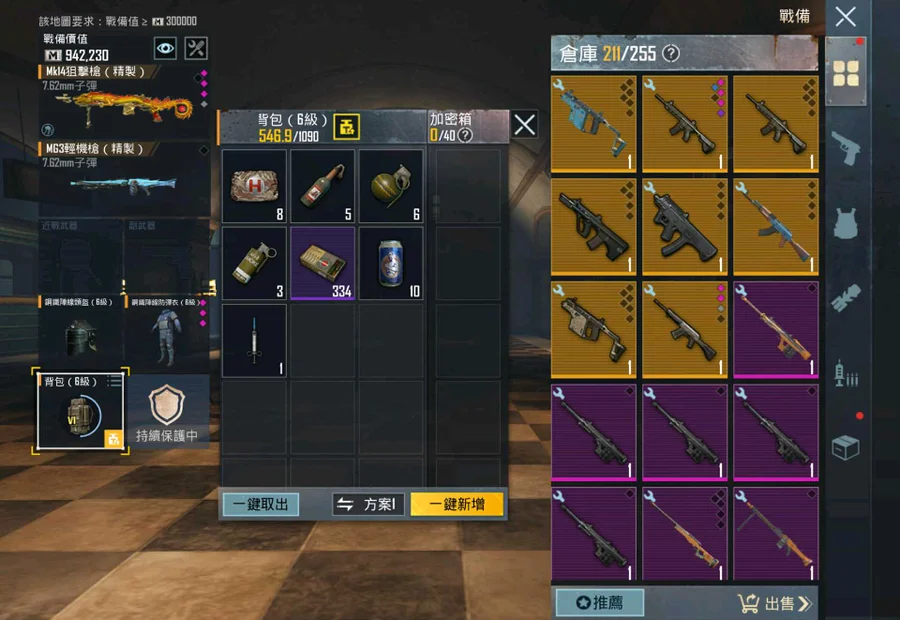Screen dimensions: 900x620
Task: Open the 出售 sell option
Action: (x=774, y=602)
